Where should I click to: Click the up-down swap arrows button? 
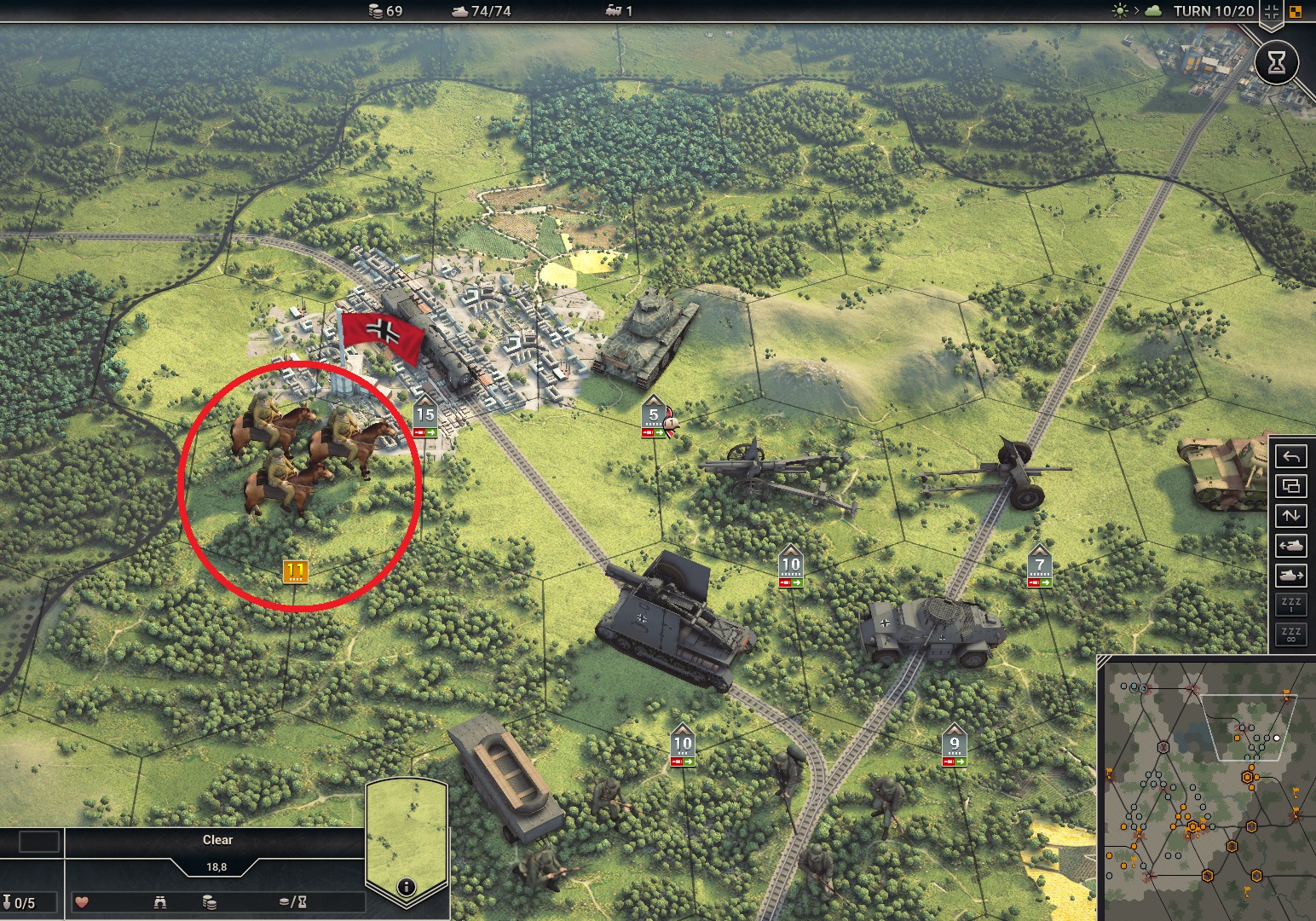click(x=1290, y=515)
